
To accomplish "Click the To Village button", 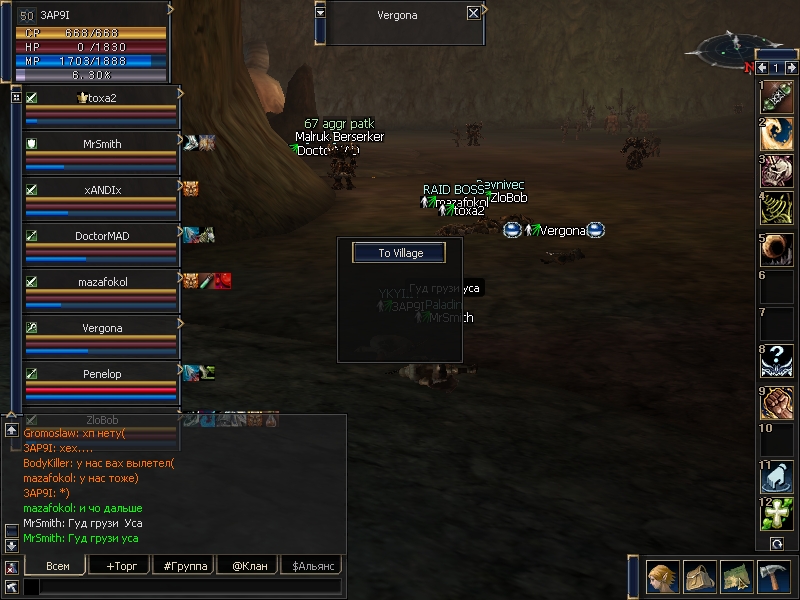I will pos(400,253).
